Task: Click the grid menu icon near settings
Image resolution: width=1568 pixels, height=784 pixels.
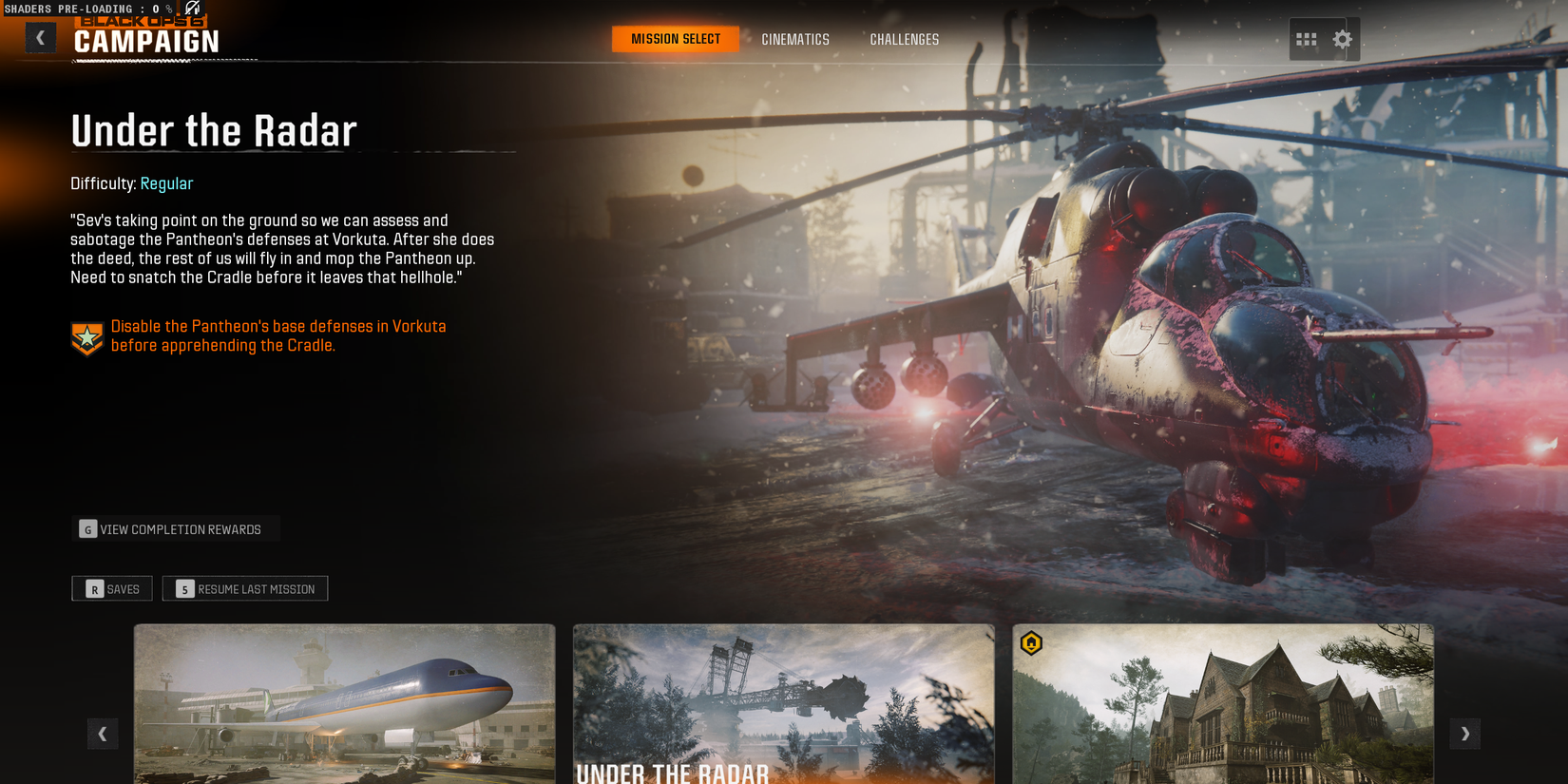Action: [x=1307, y=39]
